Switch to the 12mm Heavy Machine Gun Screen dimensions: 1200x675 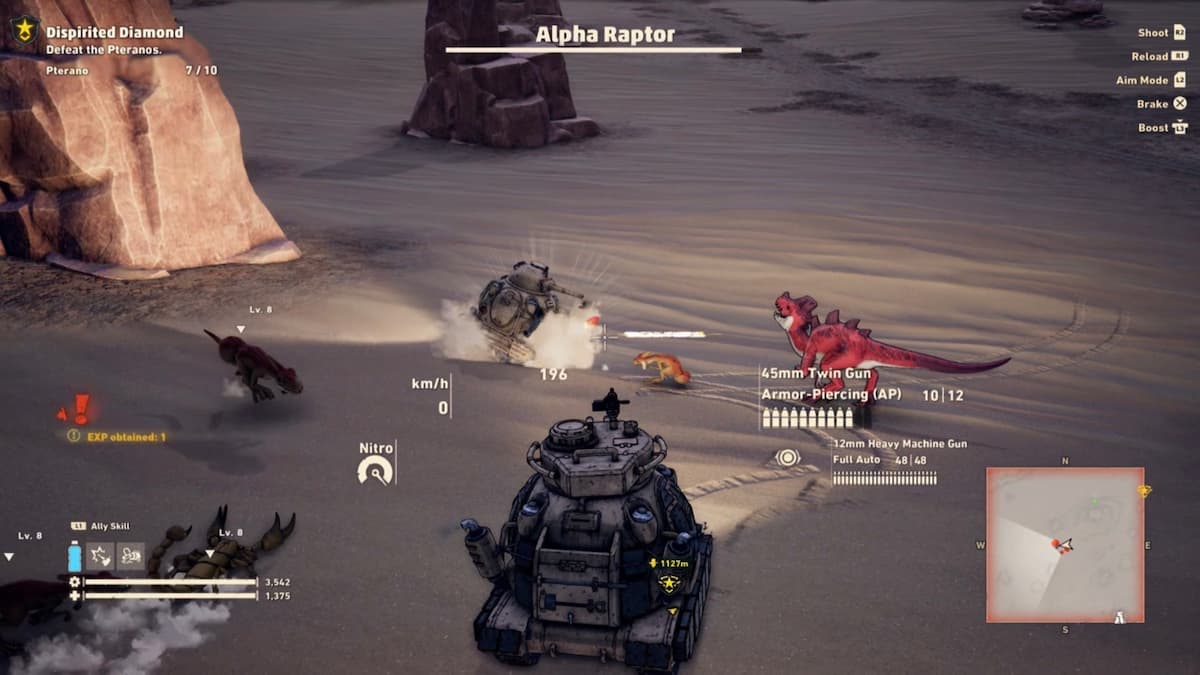899,443
